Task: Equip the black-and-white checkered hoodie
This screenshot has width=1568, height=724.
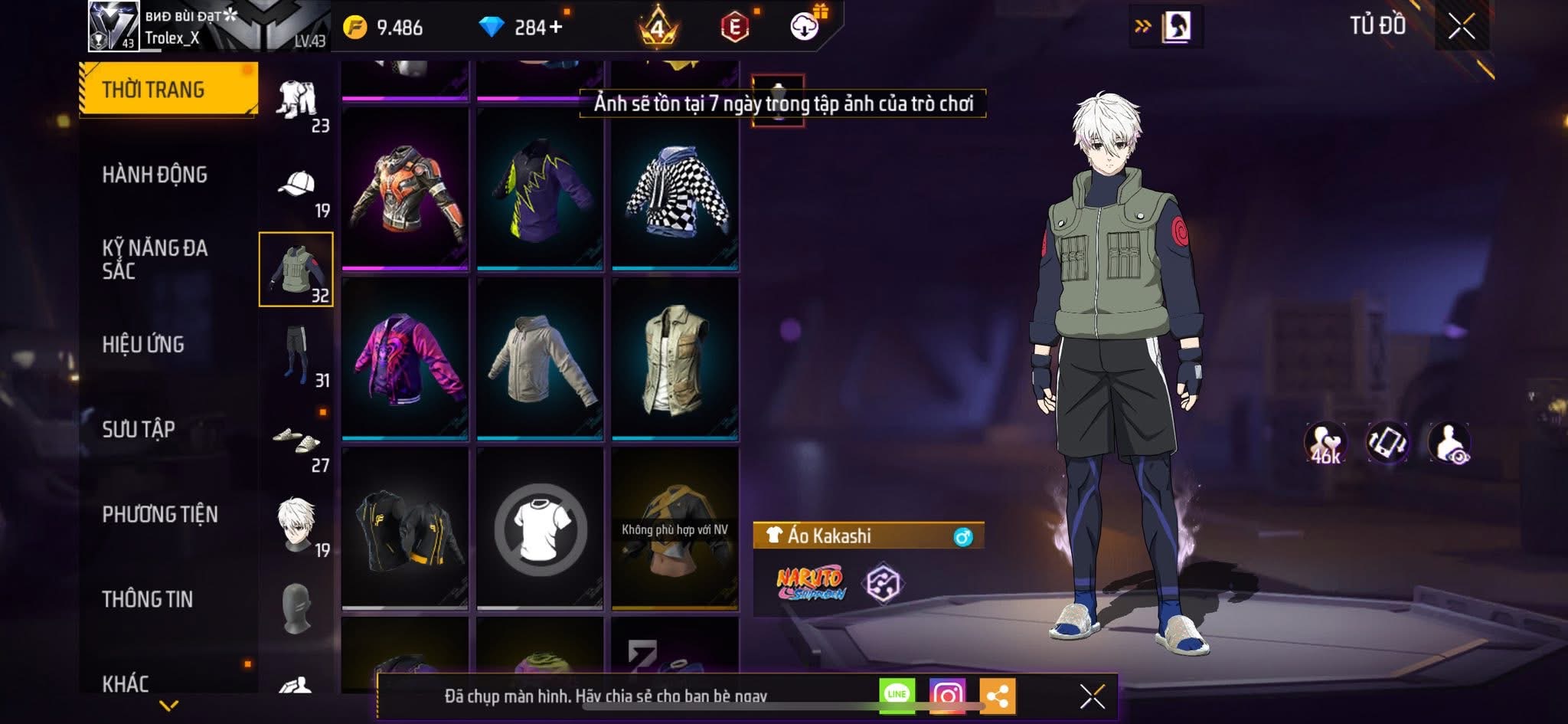Action: 675,189
